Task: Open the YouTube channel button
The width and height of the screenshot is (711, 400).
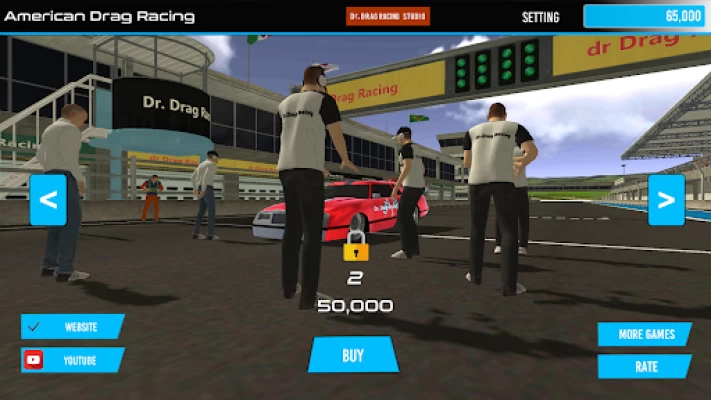Action: pos(73,360)
